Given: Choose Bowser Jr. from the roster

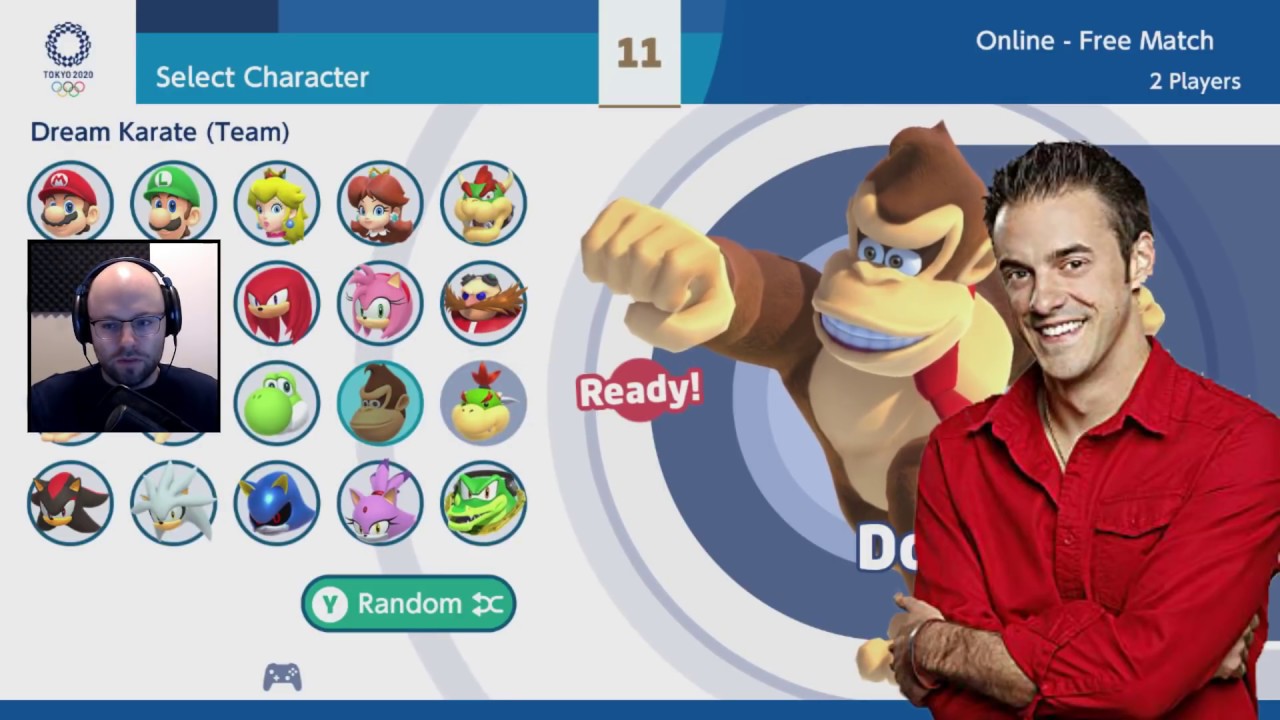Looking at the screenshot, I should [x=483, y=403].
